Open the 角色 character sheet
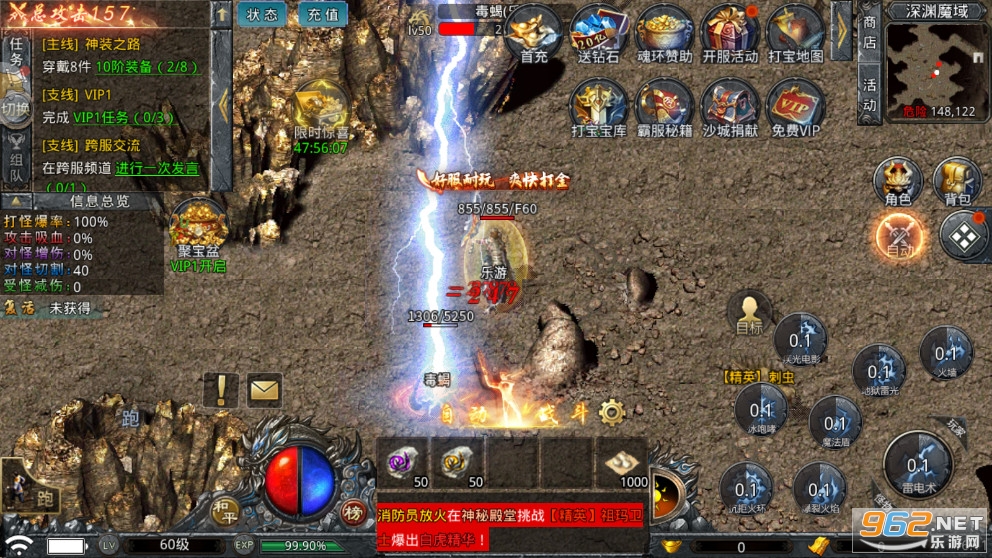Image resolution: width=992 pixels, height=558 pixels. tap(897, 183)
